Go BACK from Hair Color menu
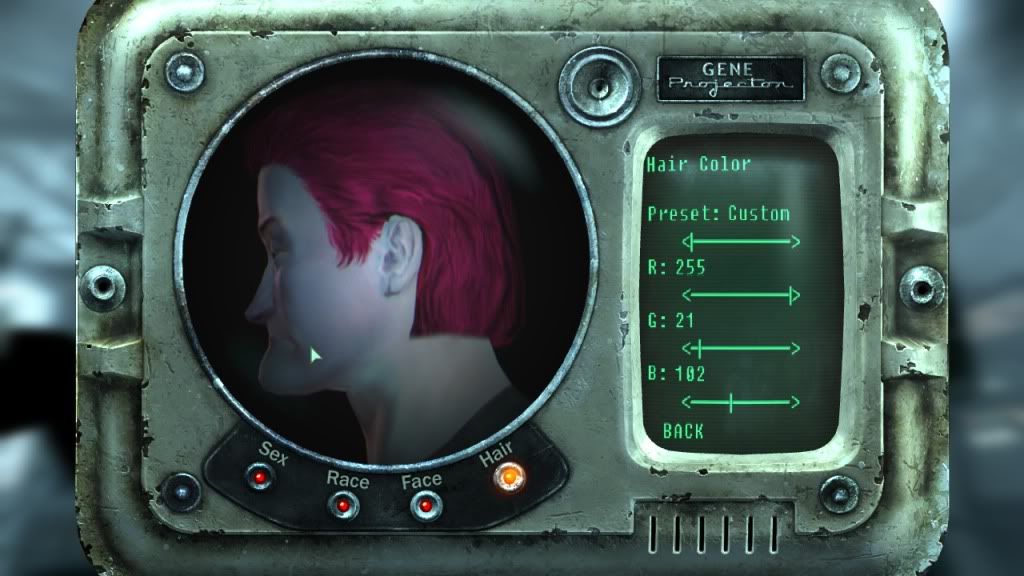The width and height of the screenshot is (1024, 576). click(683, 431)
